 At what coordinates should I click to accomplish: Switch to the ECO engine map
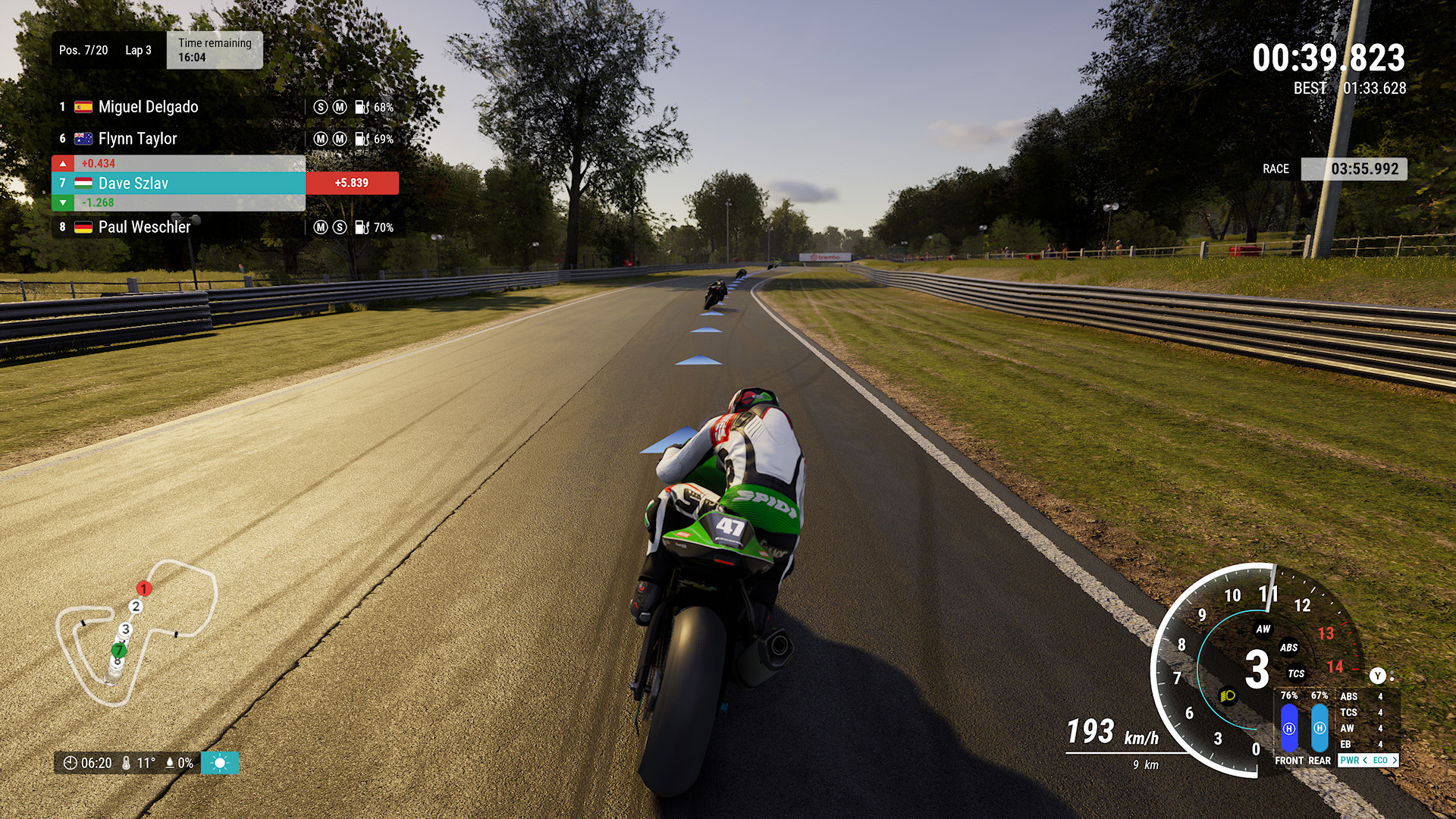click(x=1381, y=760)
